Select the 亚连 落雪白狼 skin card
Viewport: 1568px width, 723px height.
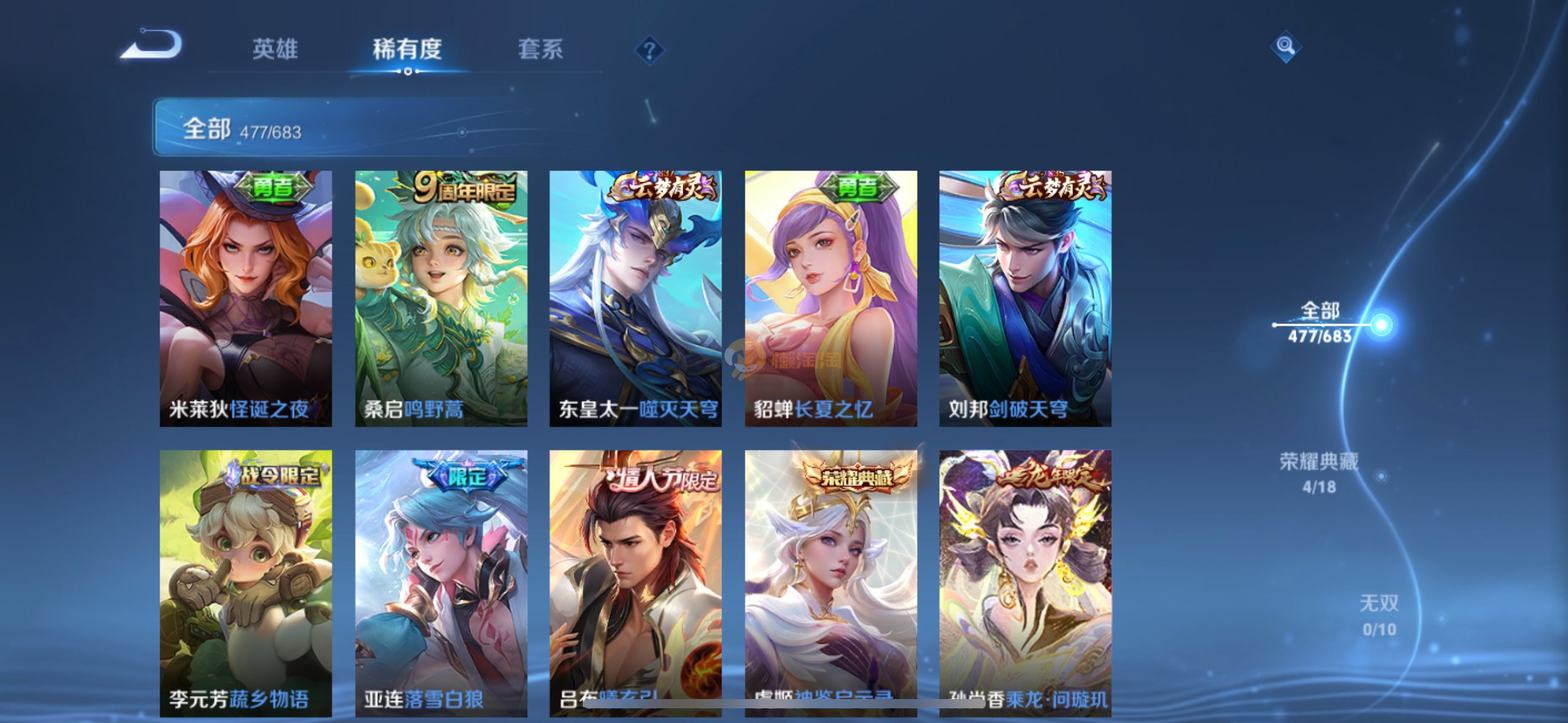(441, 583)
